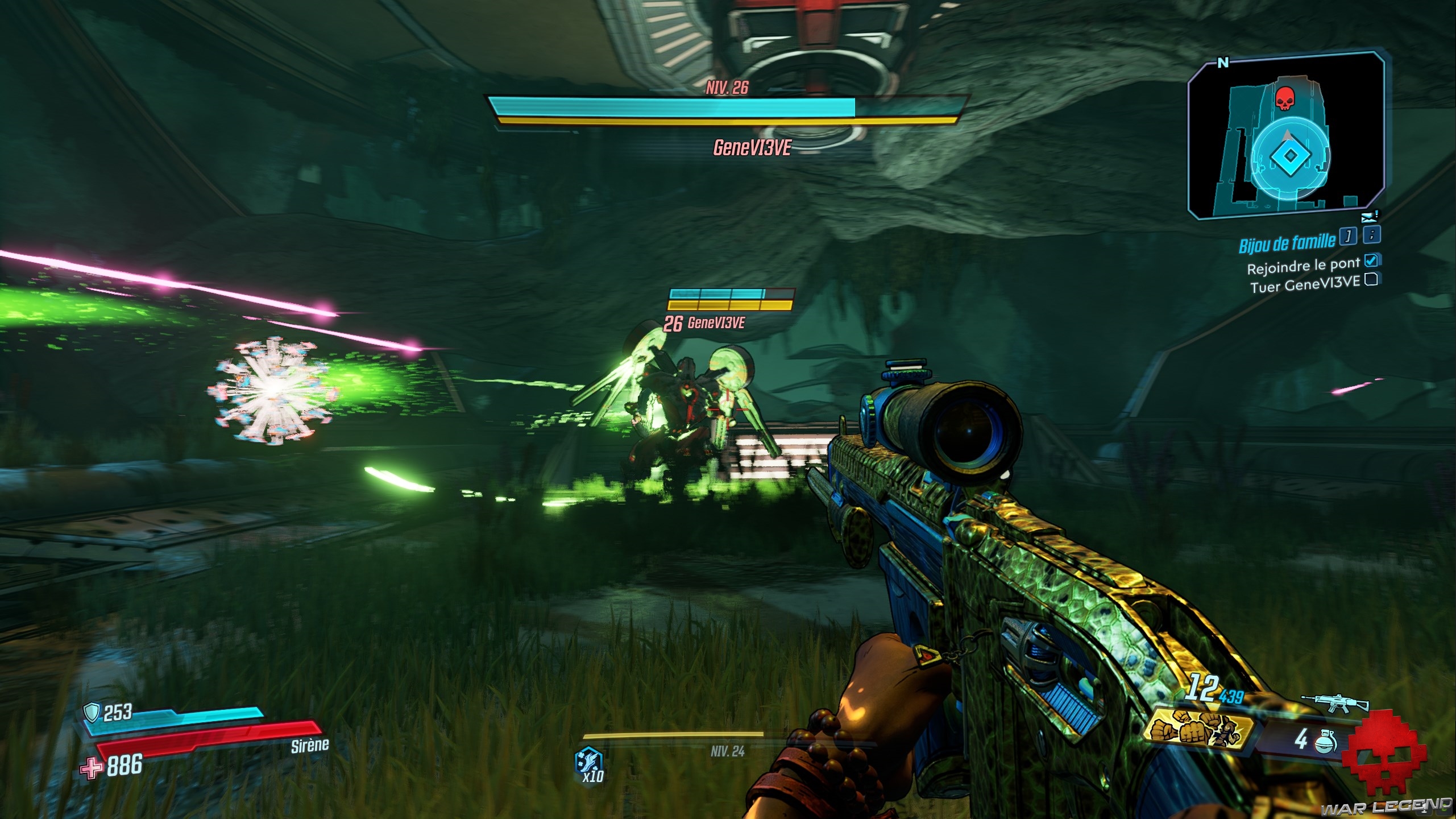
Task: Activate the Sirène action skill icon
Action: [x=588, y=760]
